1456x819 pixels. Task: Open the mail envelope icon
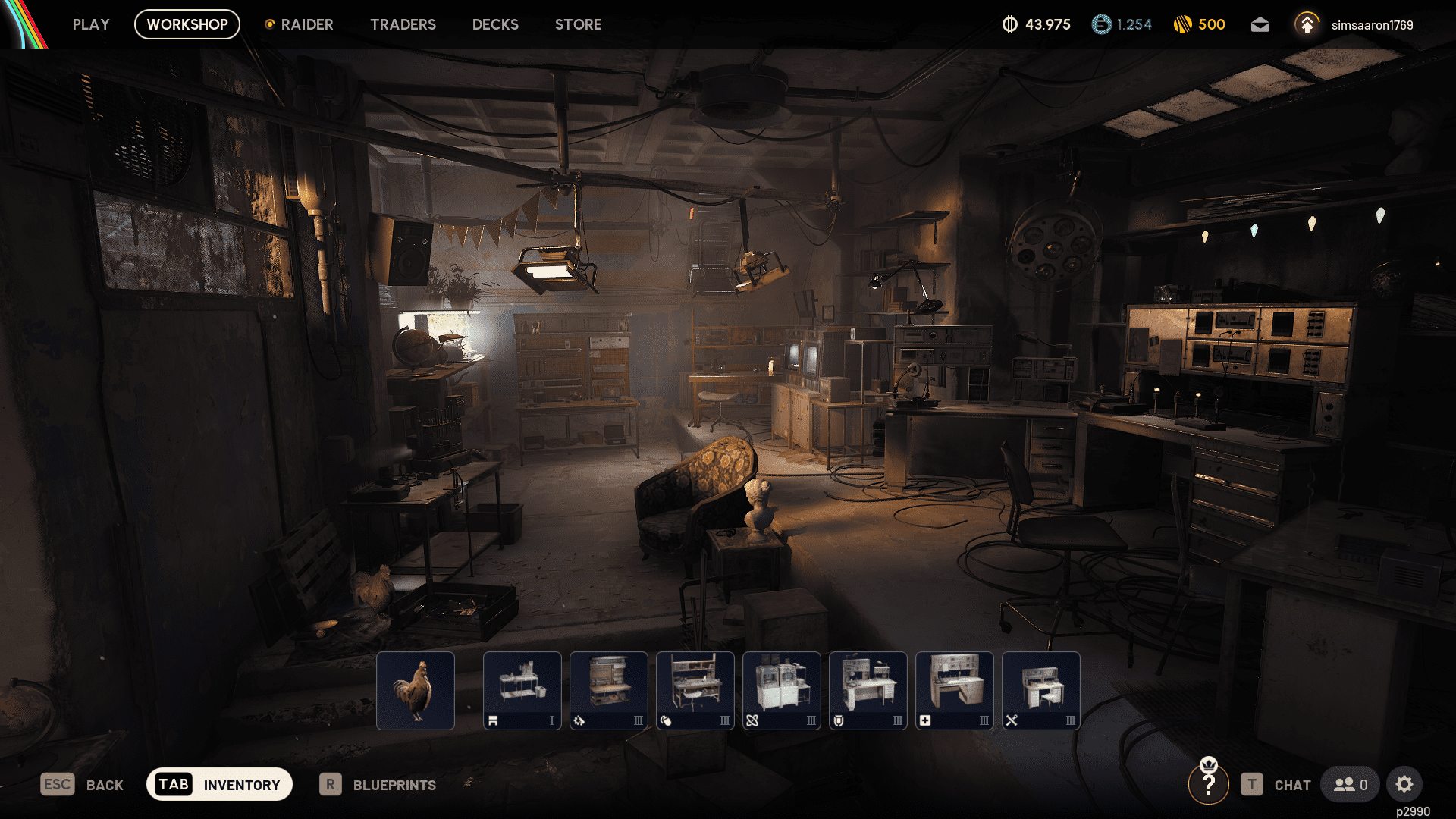tap(1260, 24)
